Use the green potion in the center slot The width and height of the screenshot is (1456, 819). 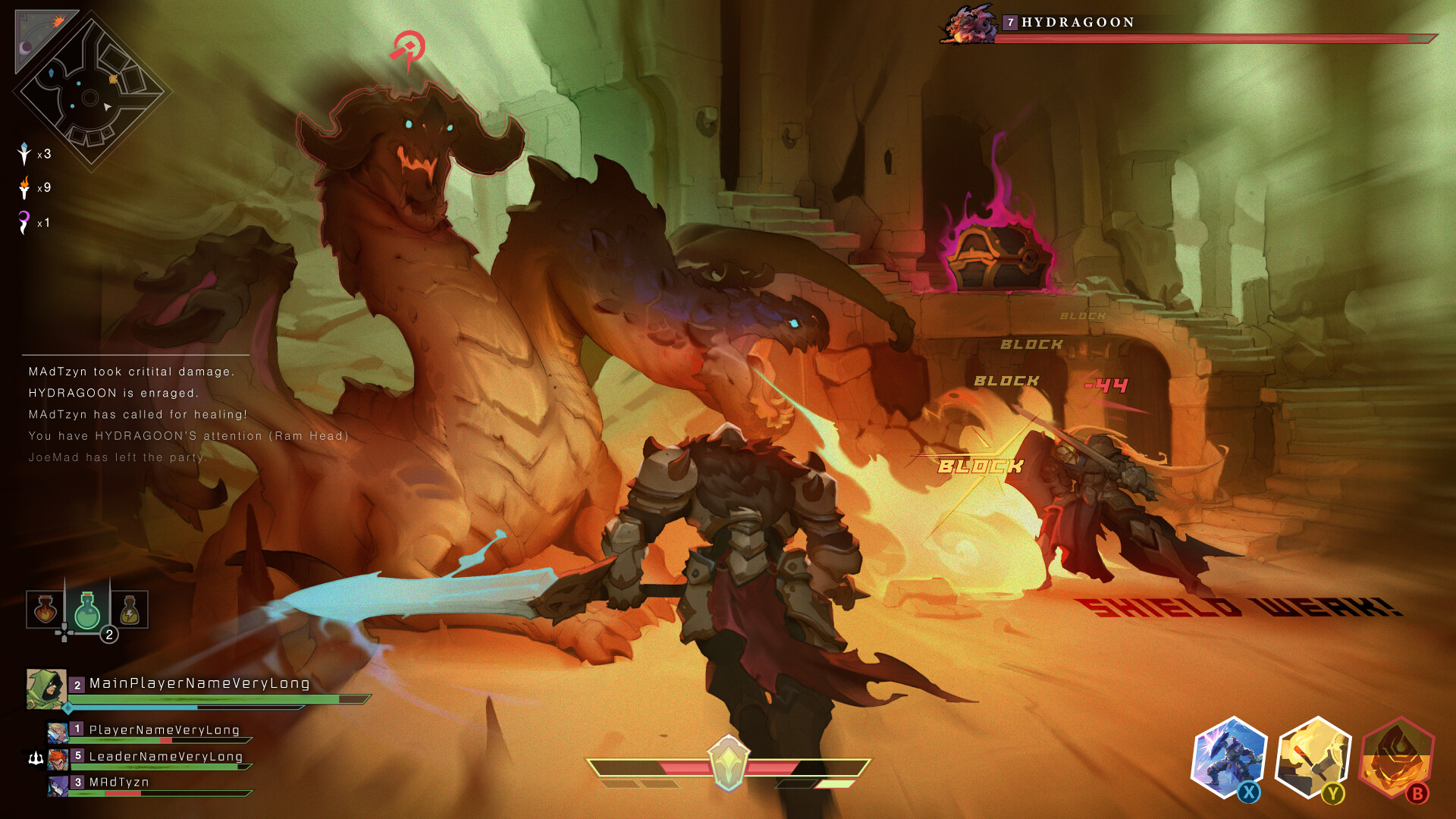(87, 610)
